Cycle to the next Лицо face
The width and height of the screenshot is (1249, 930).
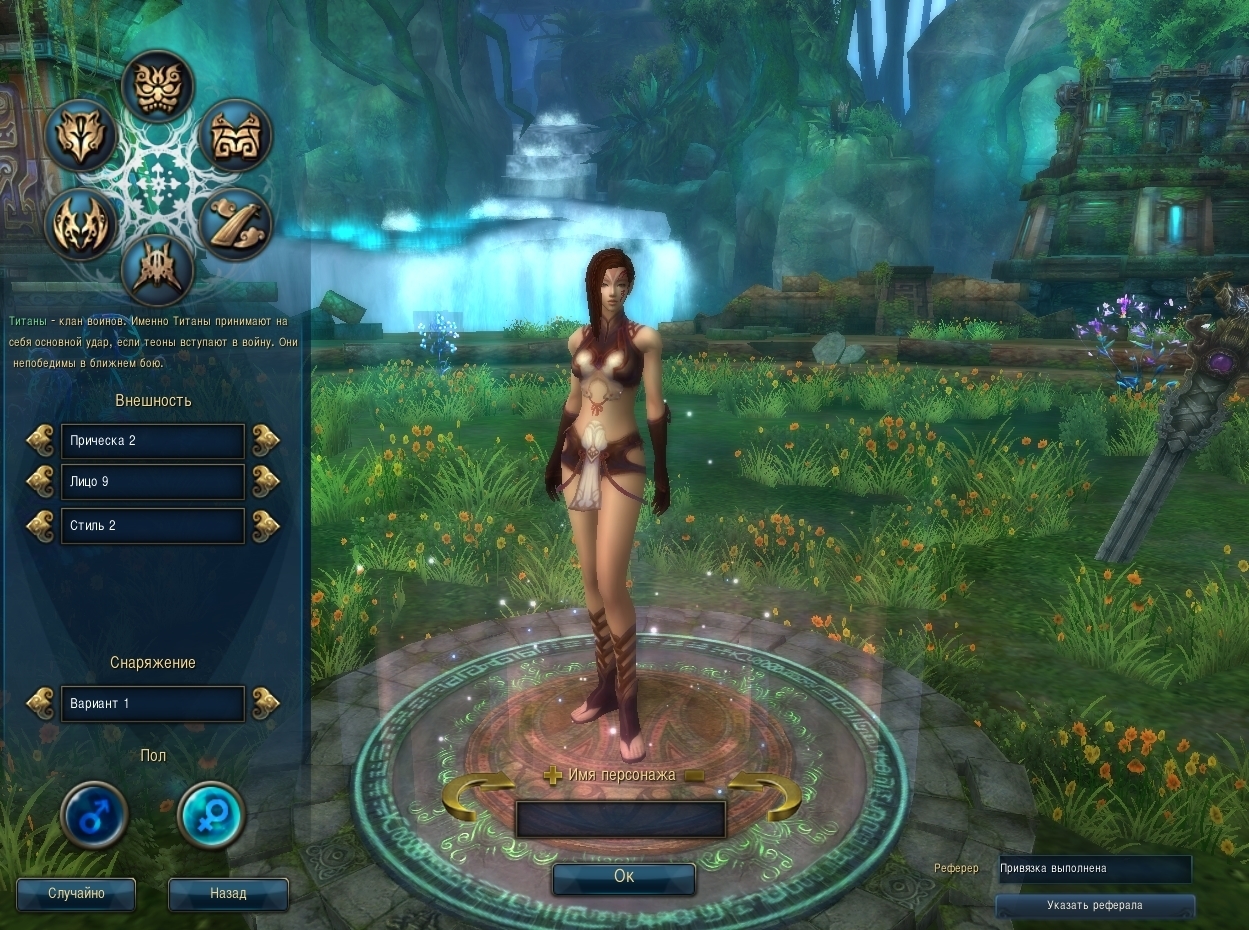tap(265, 481)
